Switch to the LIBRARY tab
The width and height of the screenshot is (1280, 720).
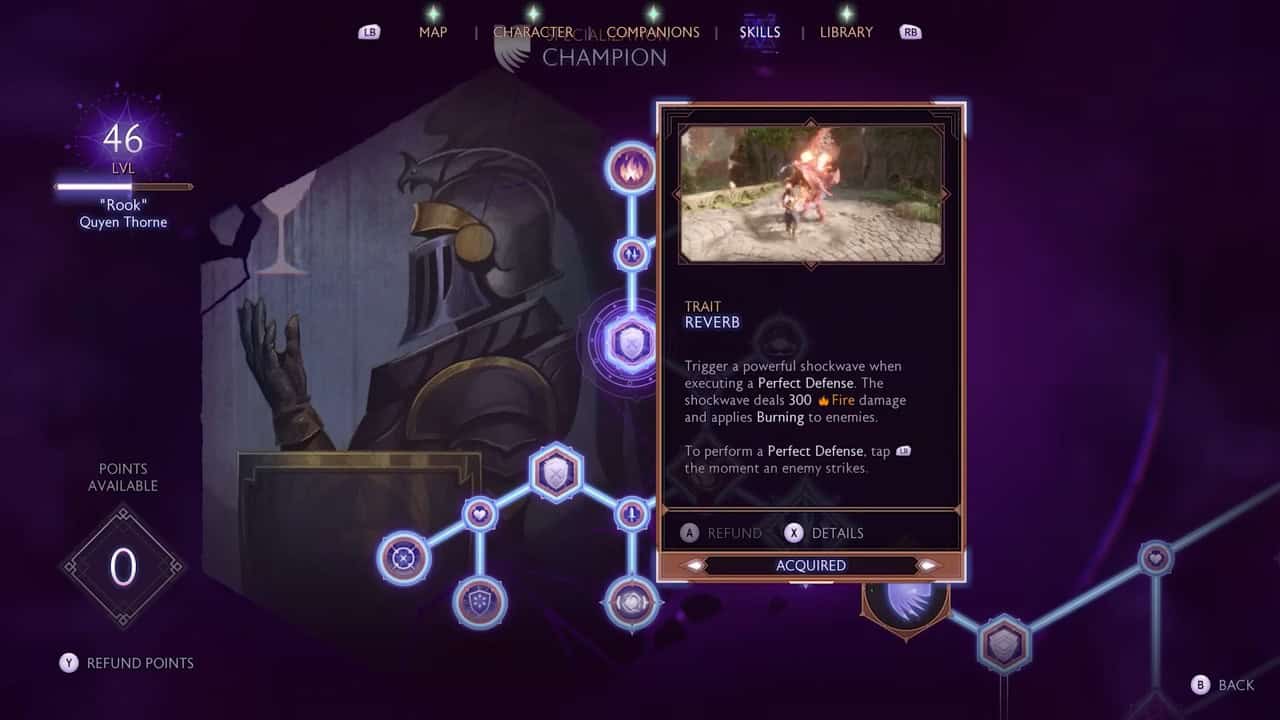(846, 32)
